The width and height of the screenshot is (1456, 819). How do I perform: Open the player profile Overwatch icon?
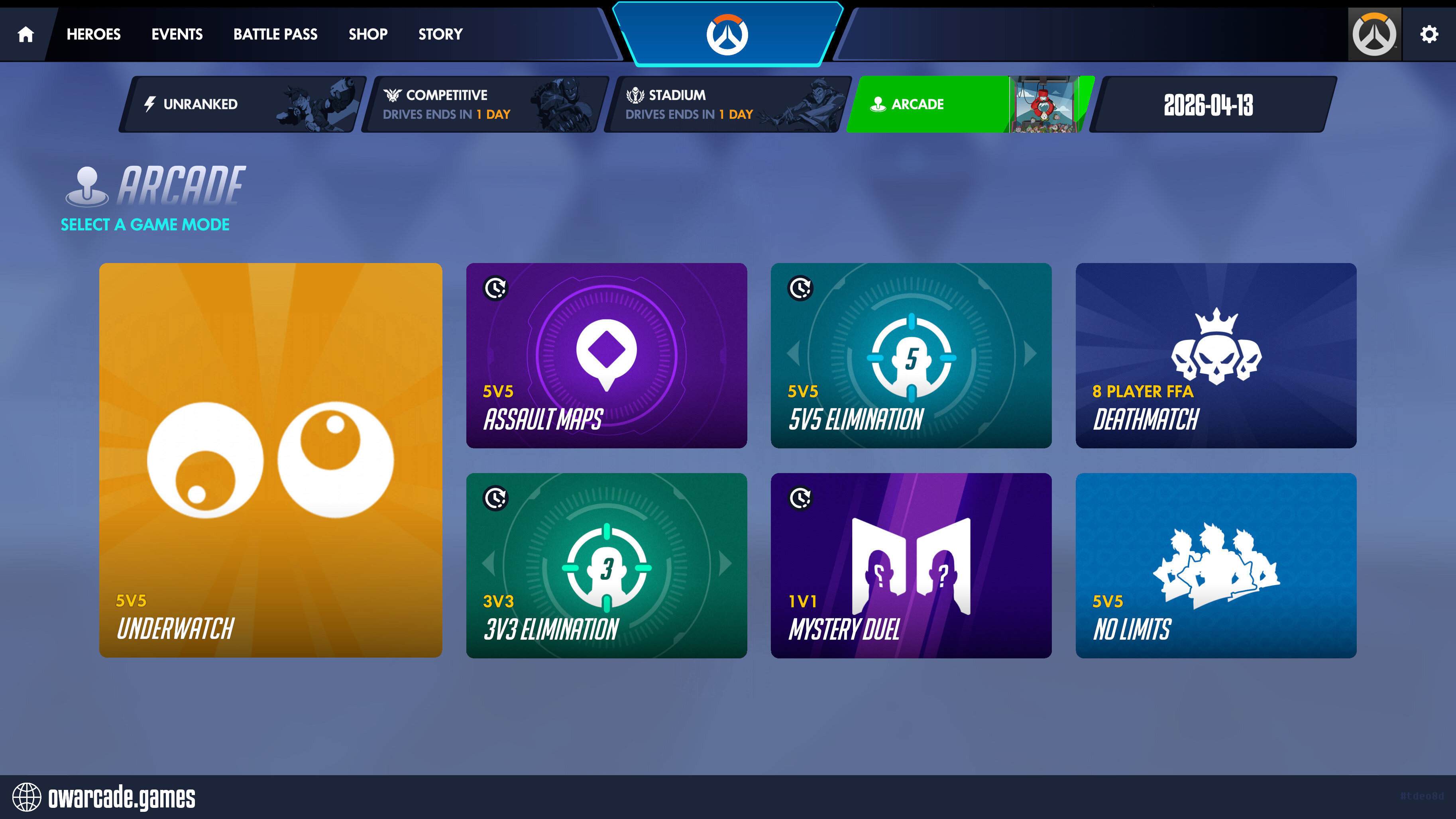coord(1374,35)
